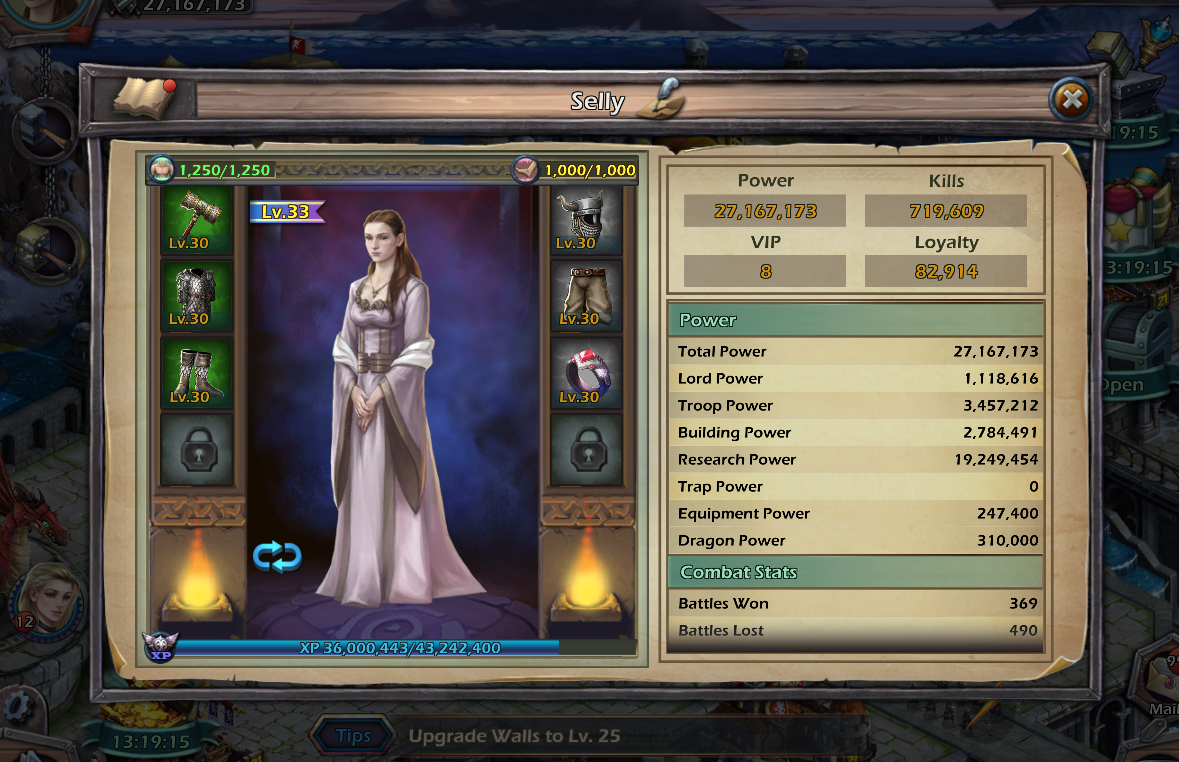Screen dimensions: 1179x762
Task: Open the Tips button
Action: 353,736
